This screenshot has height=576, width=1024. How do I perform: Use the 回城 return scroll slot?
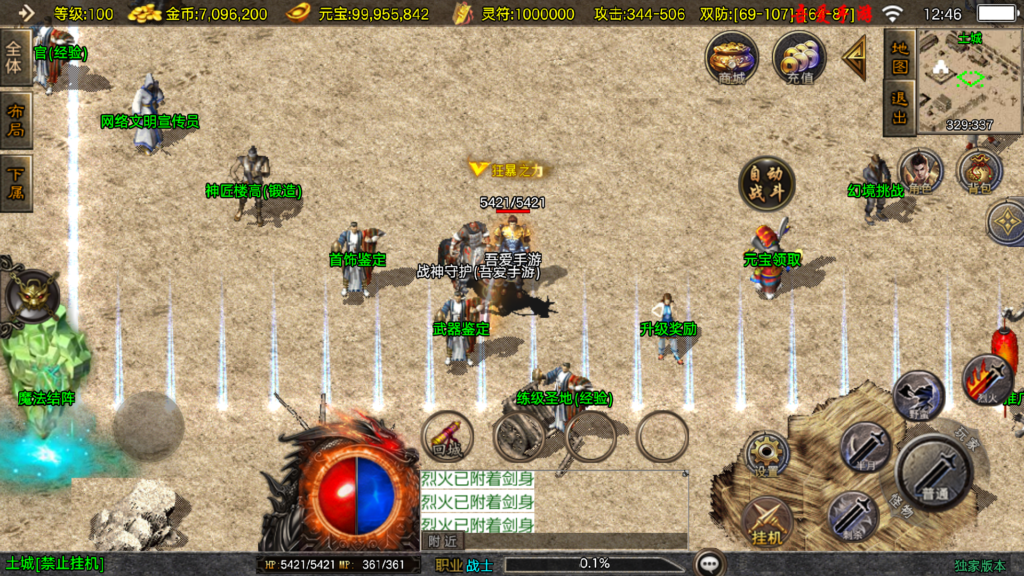coord(447,435)
